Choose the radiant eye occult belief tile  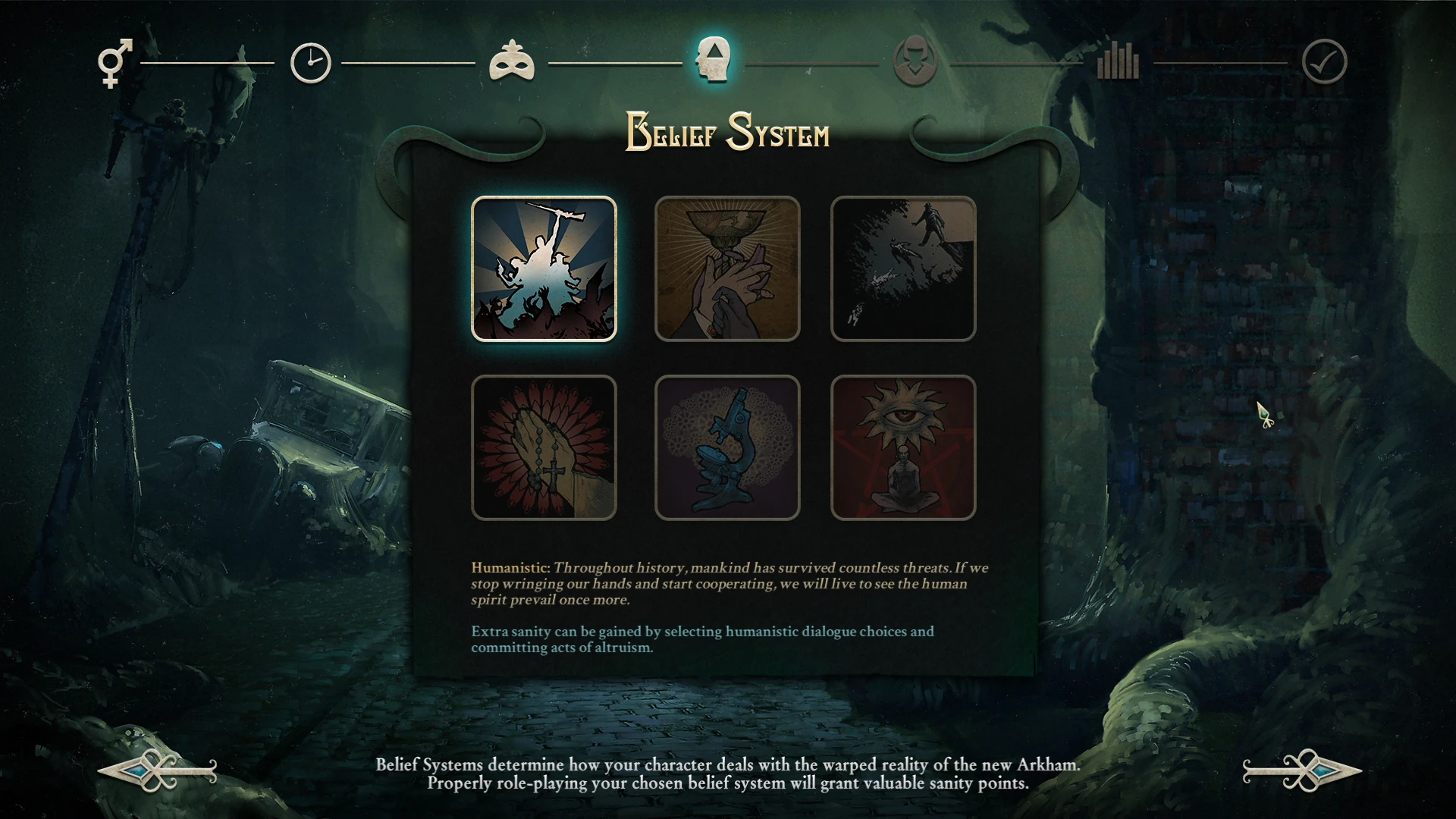click(903, 447)
